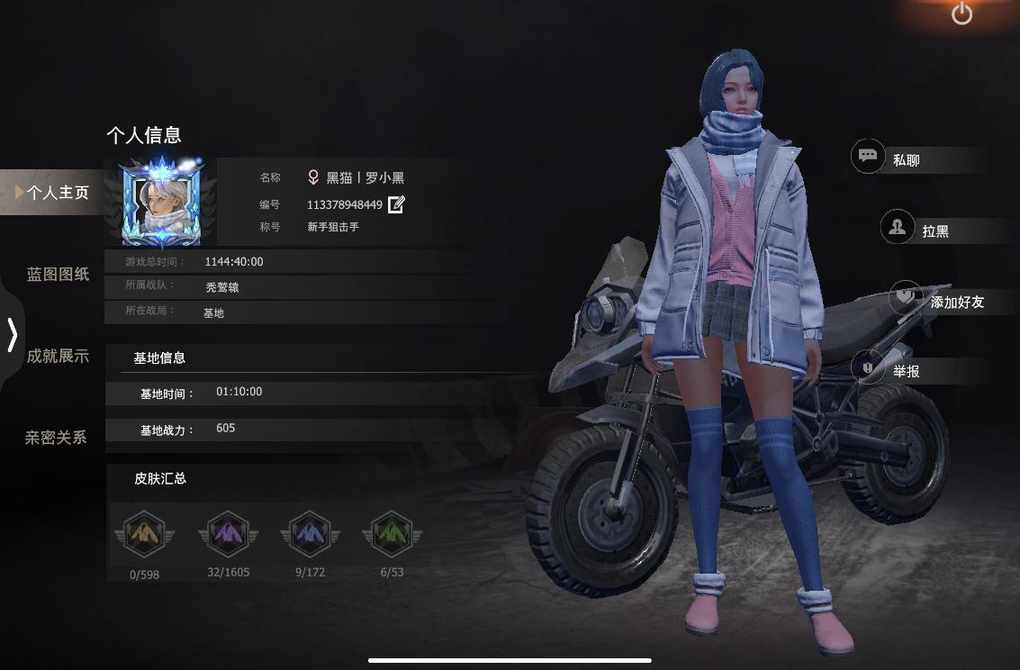
Task: Report the player using 举报
Action: click(905, 371)
